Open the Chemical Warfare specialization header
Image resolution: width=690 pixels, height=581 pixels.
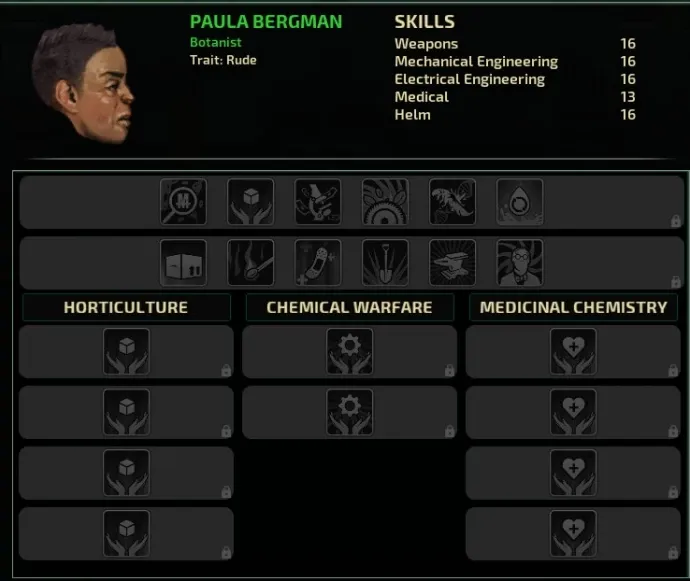pos(349,307)
